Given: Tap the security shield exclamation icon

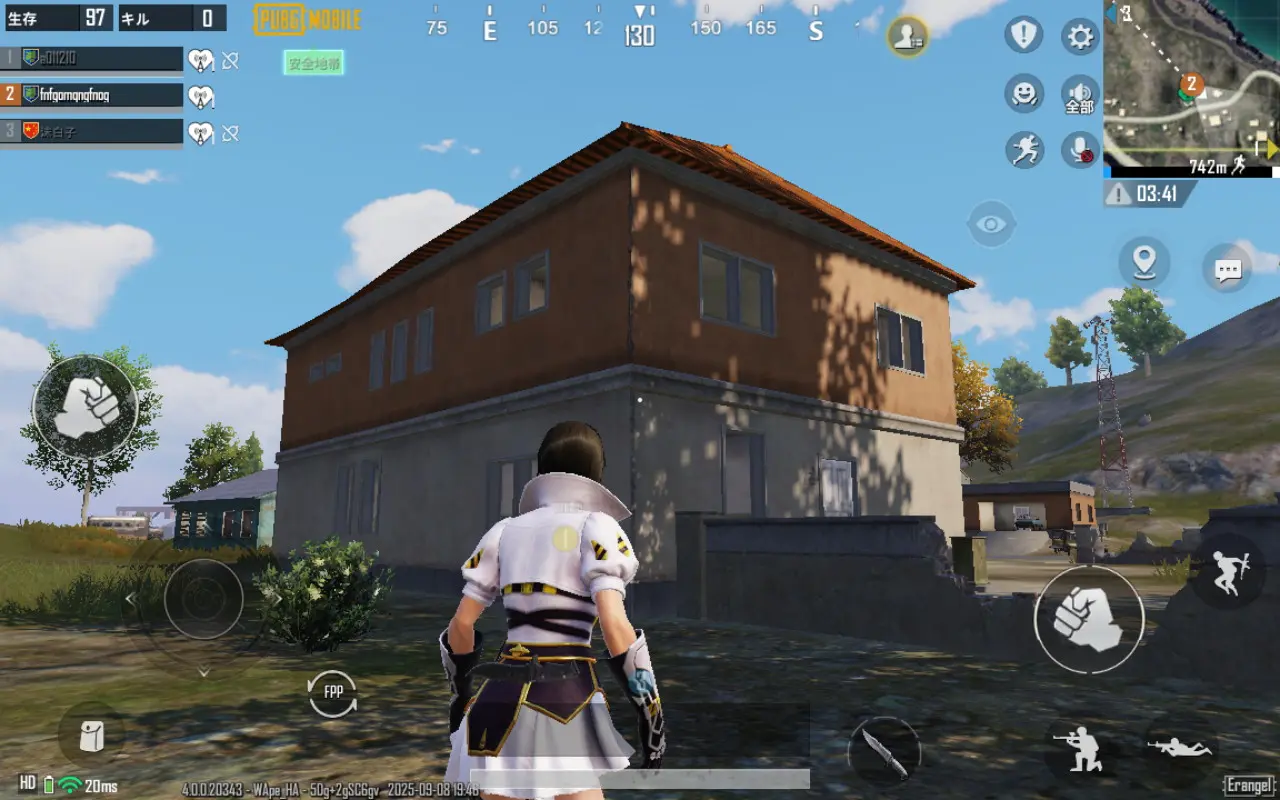Looking at the screenshot, I should pos(1022,36).
